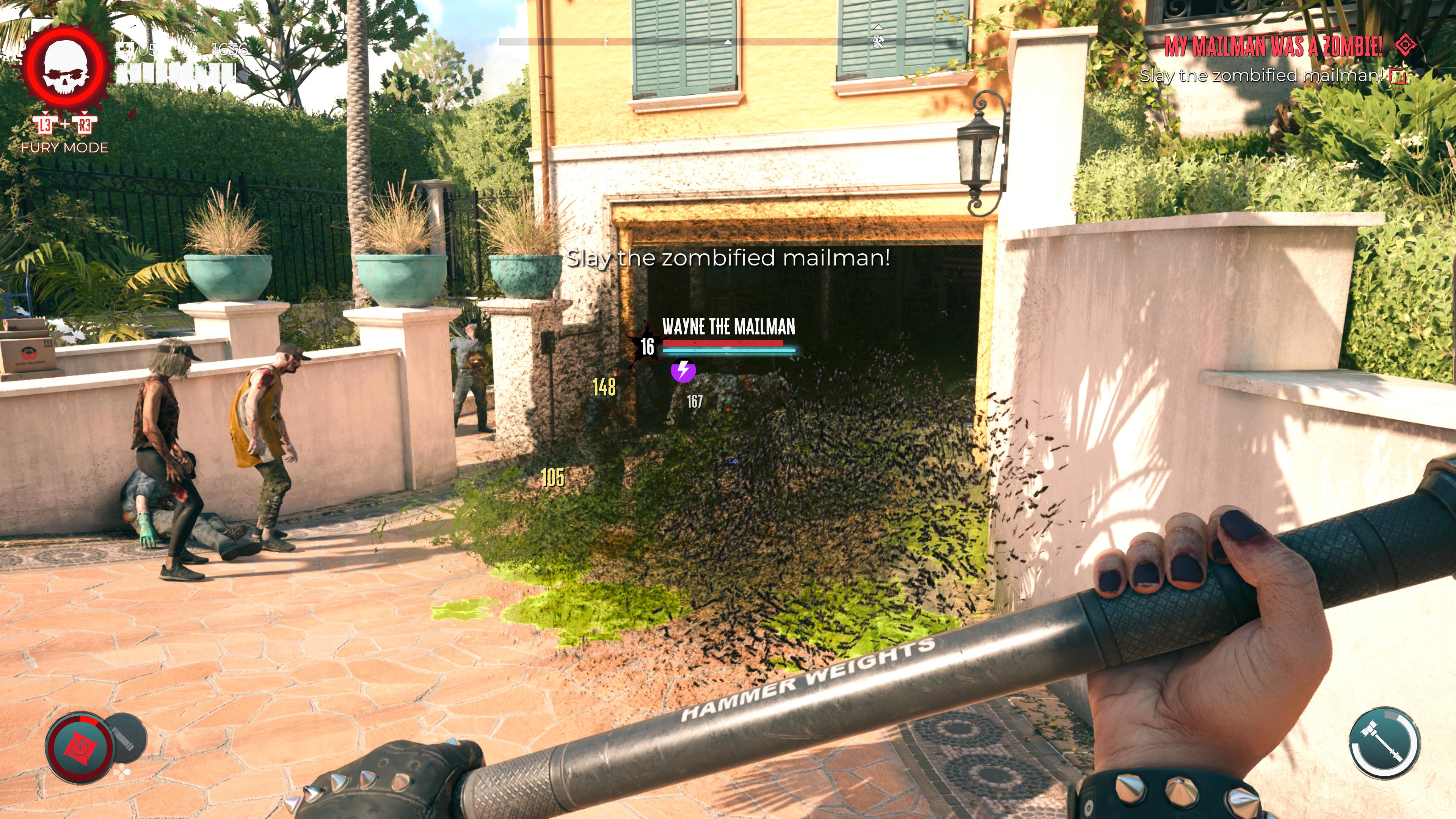Expand the left triangle marker on the compass
The width and height of the screenshot is (1456, 819).
point(728,42)
